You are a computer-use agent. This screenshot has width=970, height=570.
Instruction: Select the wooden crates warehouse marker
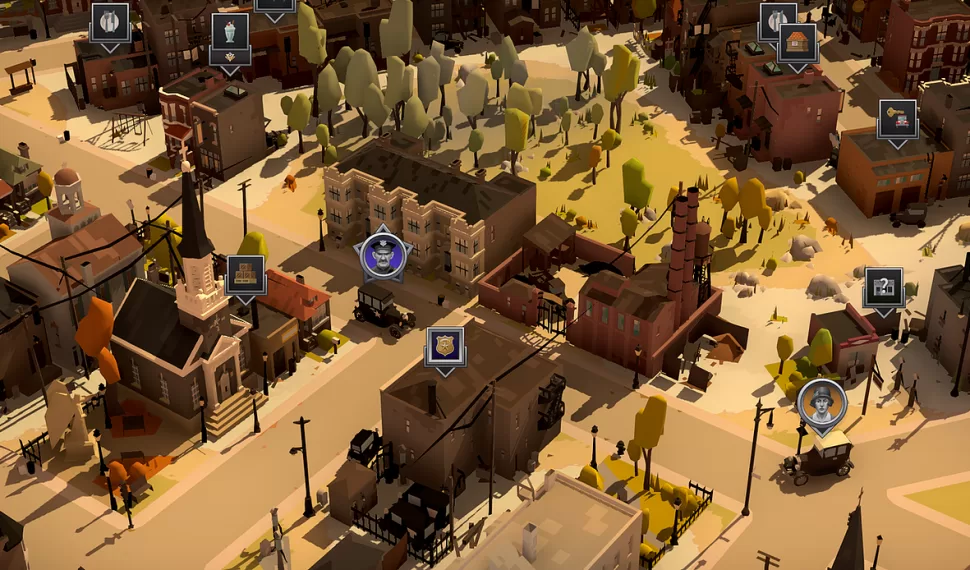click(x=245, y=274)
